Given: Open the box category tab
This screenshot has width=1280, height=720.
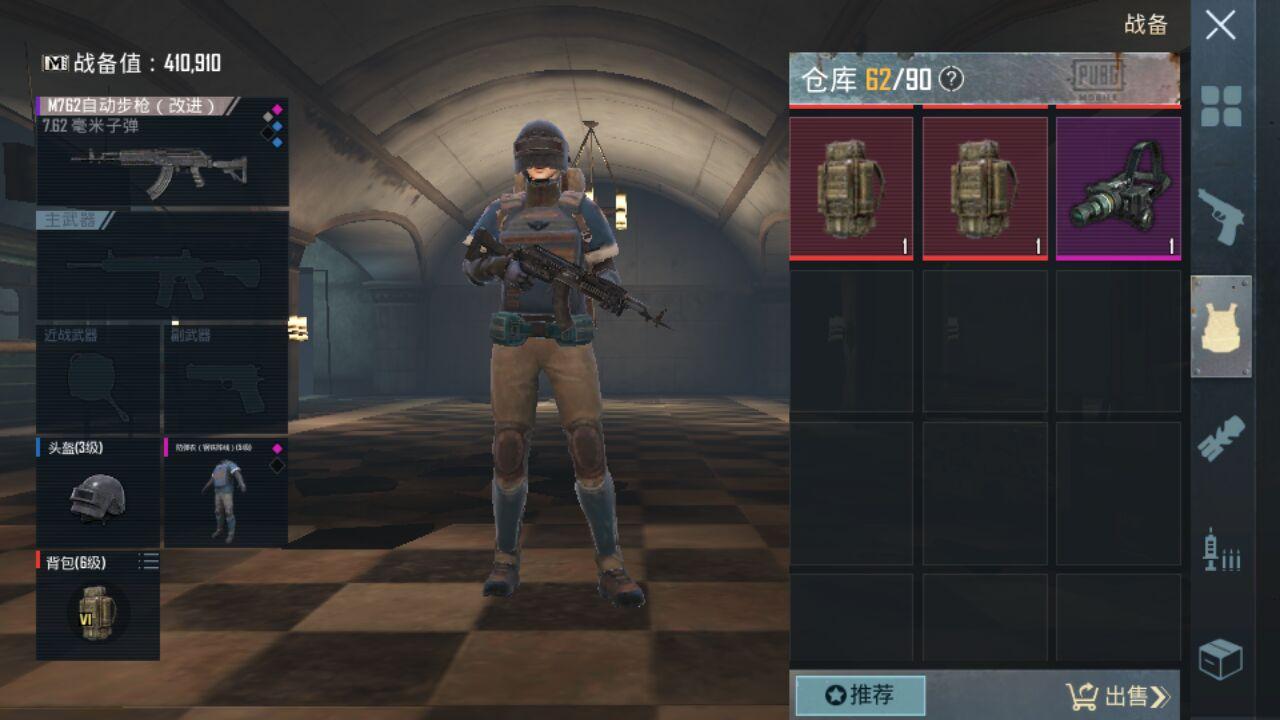Looking at the screenshot, I should (1221, 659).
